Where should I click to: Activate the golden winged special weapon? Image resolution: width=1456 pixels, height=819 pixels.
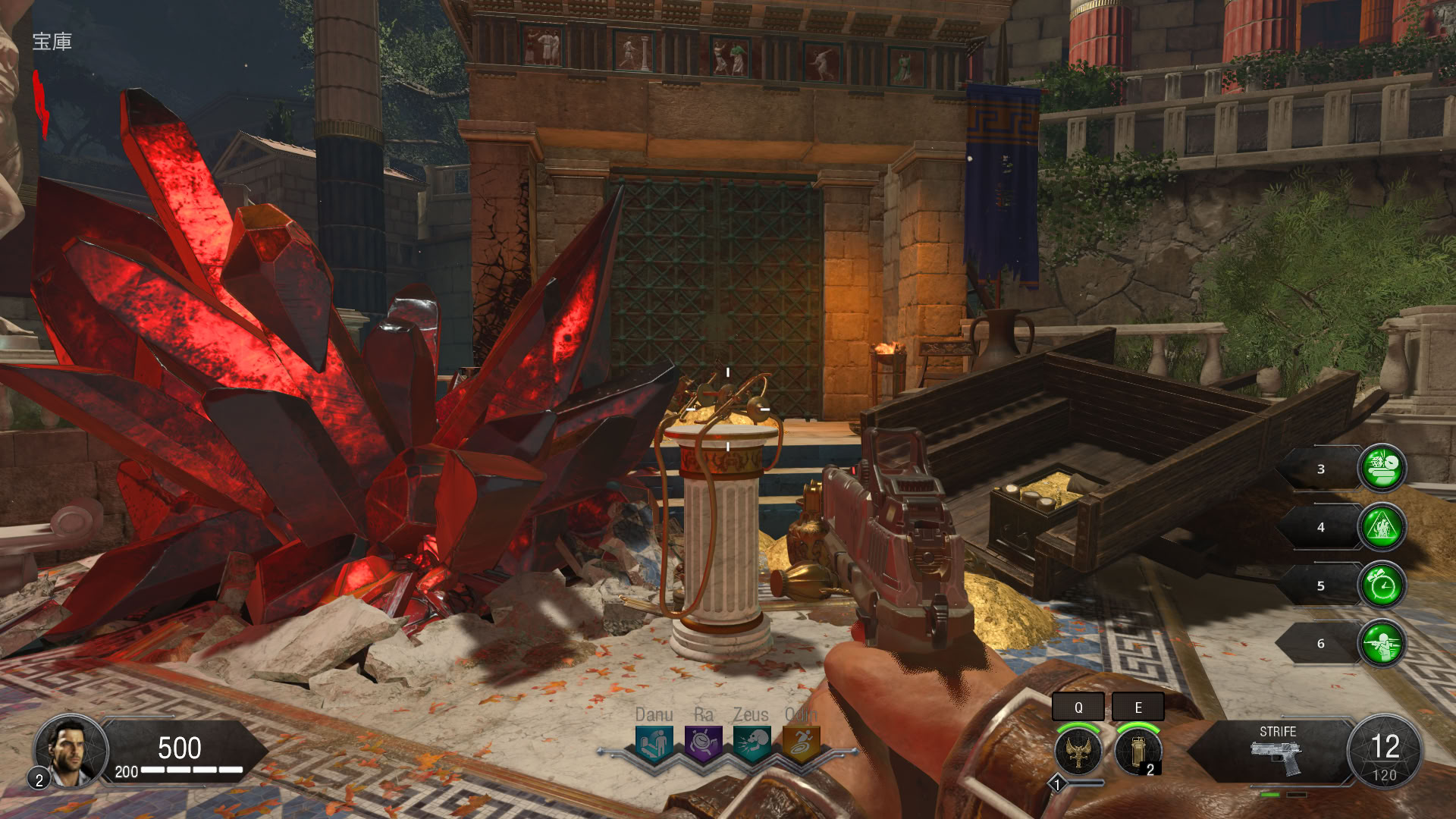(x=1078, y=750)
